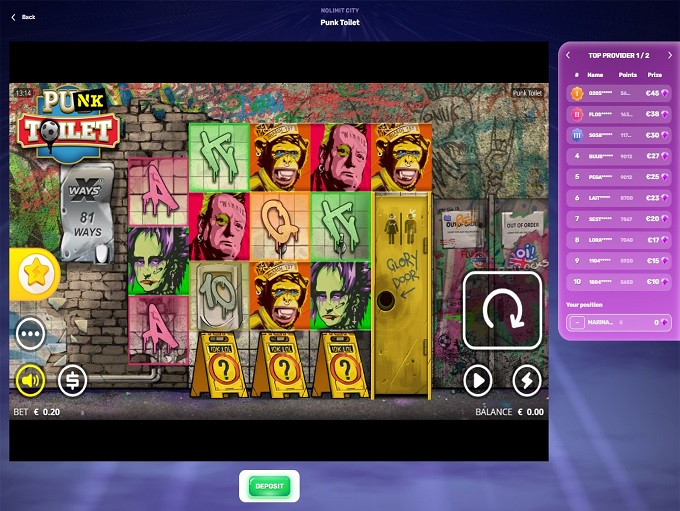Spin the reels with the circular arrow button
Viewport: 680px width, 511px height.
point(502,310)
